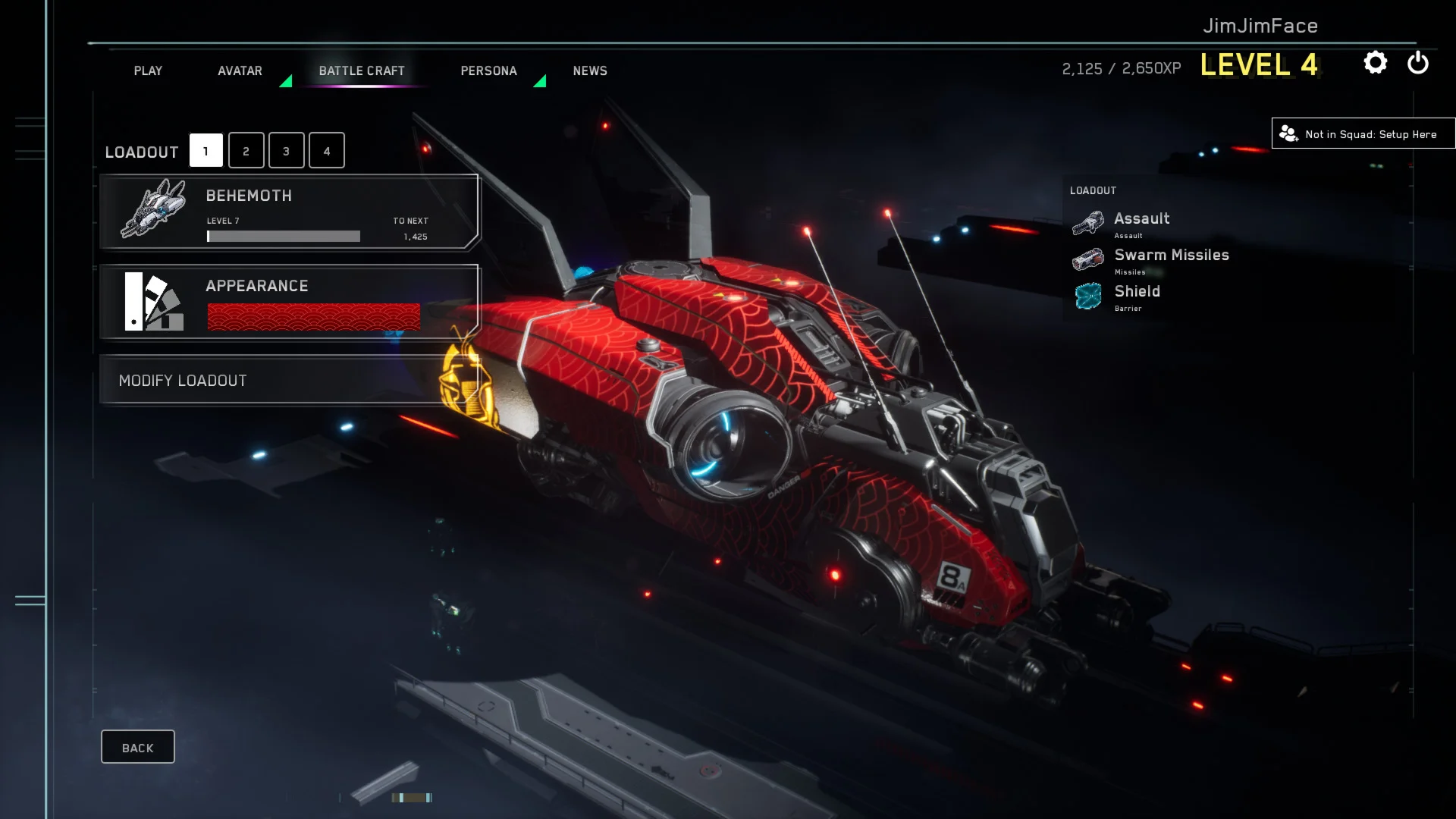
Task: Open the Appearance customization panel
Action: (289, 302)
